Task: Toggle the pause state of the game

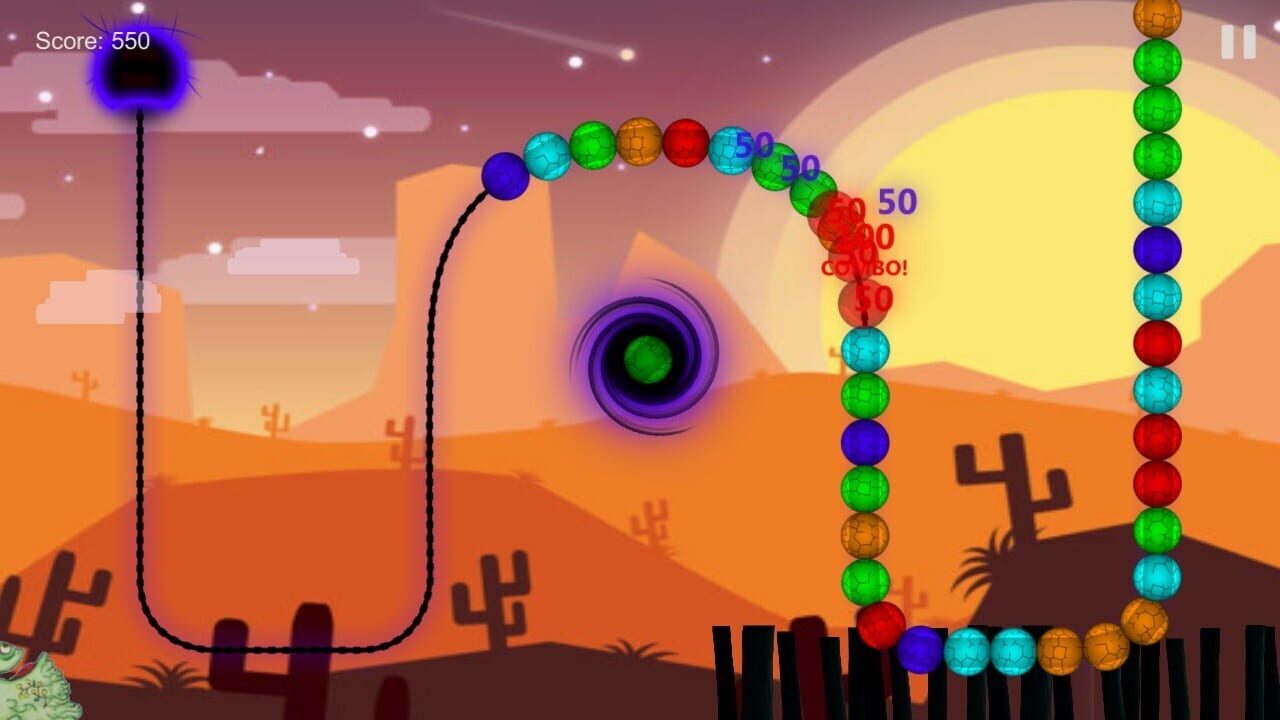Action: tap(1236, 42)
